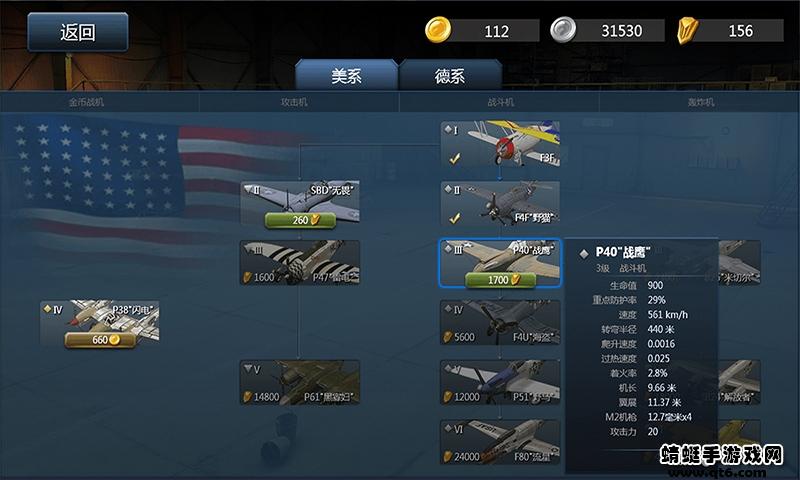The image size is (800, 480).
Task: Buy the P38 闪电 for 660 gold
Action: click(100, 340)
